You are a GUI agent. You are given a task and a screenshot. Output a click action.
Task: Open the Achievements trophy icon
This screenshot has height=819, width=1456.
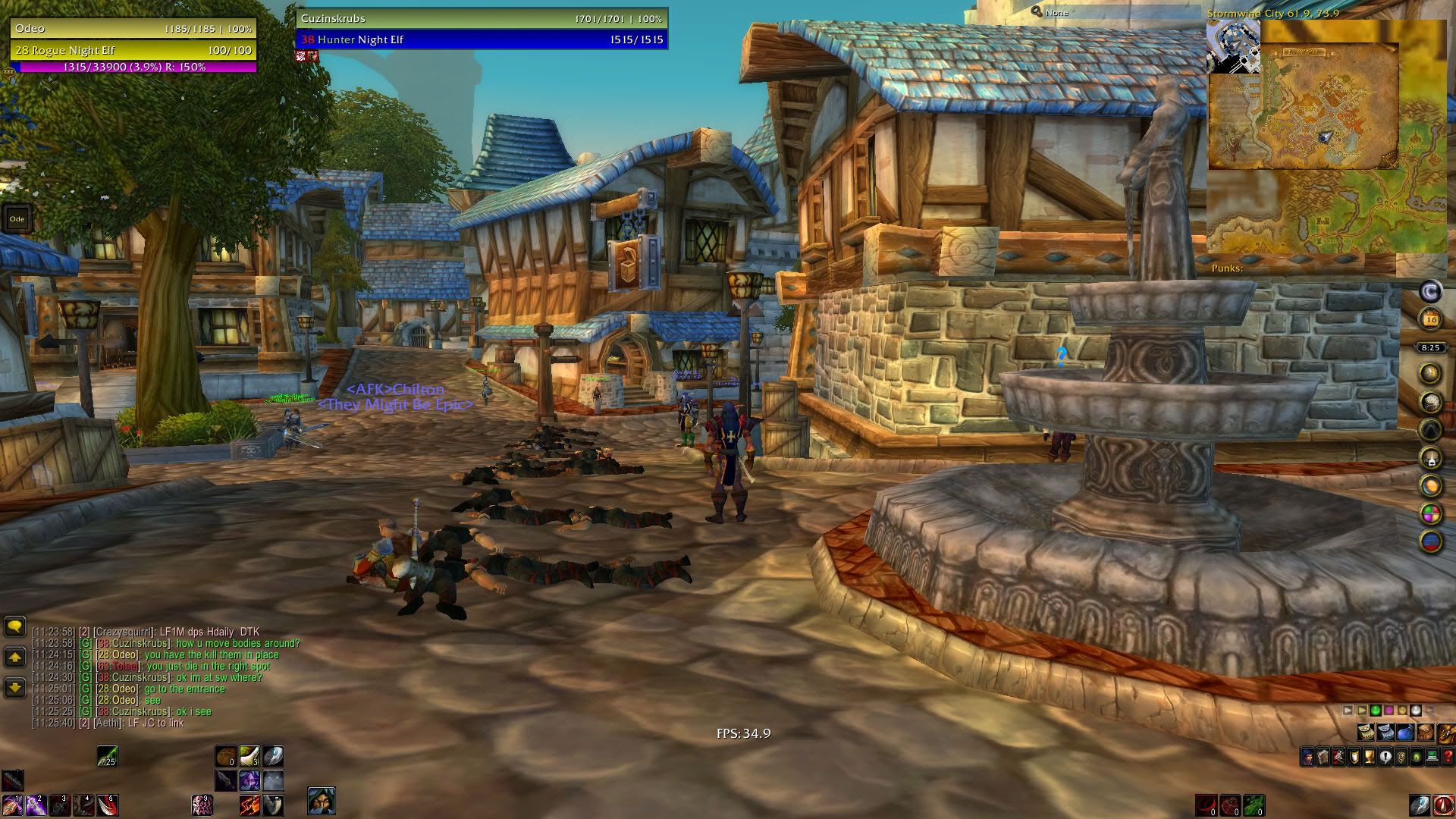click(x=1369, y=756)
